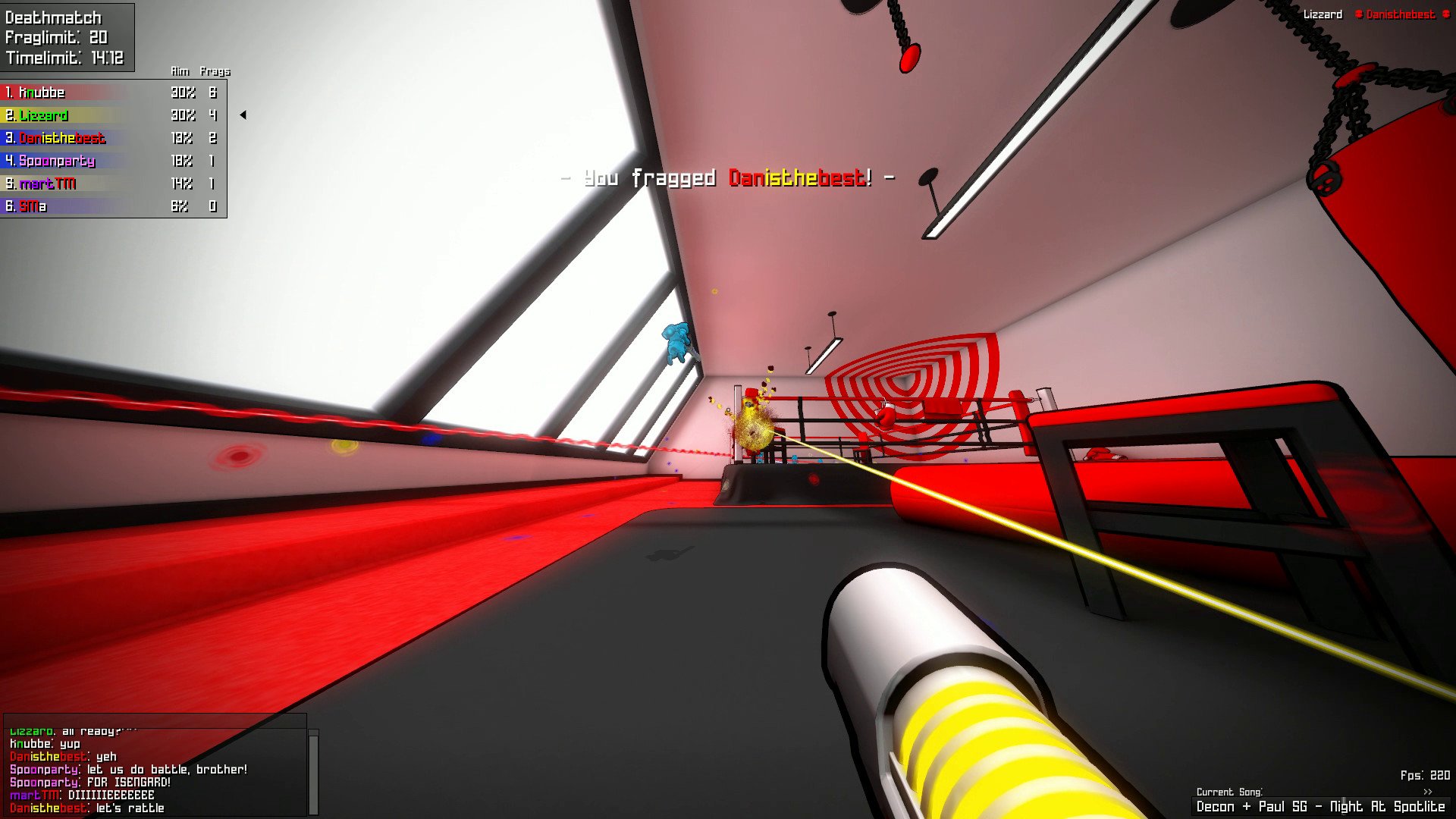Expand the Frags column header

[215, 71]
